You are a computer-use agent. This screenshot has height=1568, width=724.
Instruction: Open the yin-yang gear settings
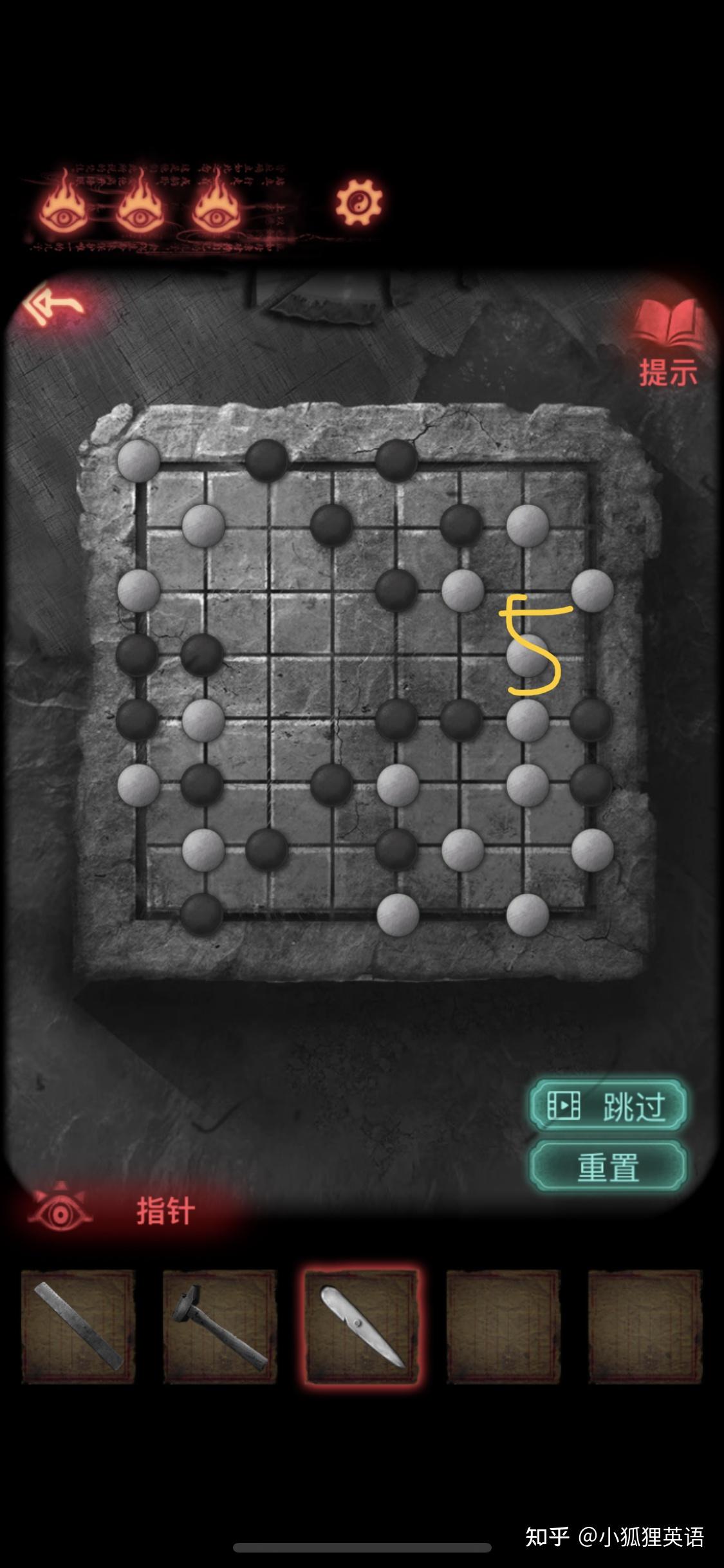click(358, 203)
